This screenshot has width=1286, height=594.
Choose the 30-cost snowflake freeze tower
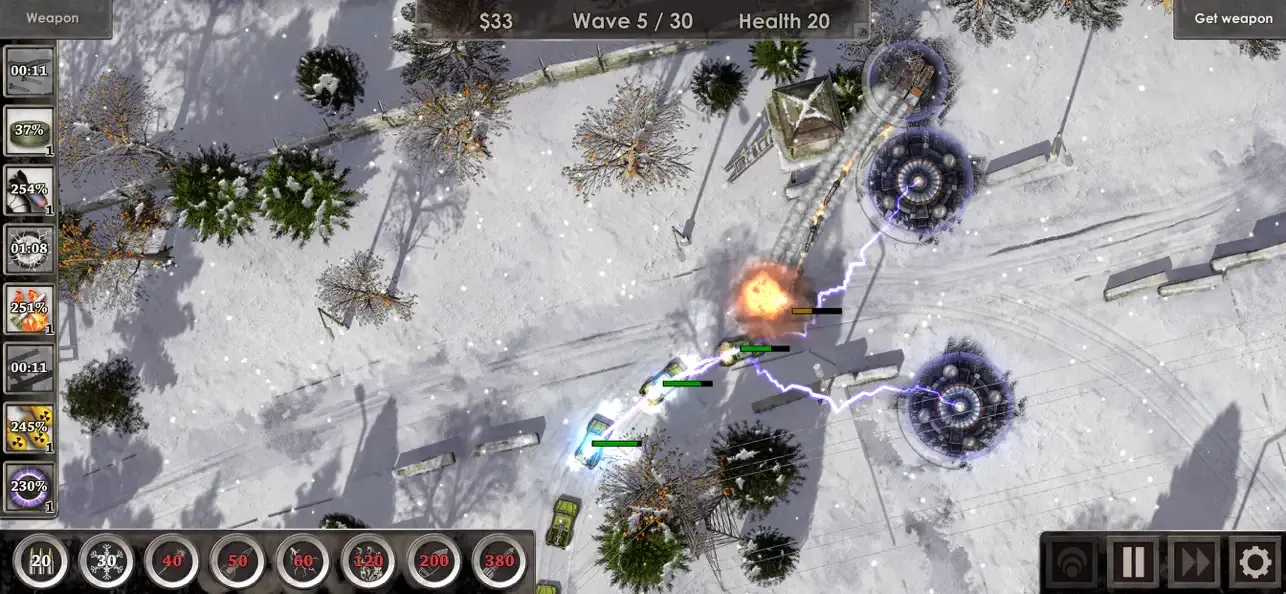(x=105, y=561)
